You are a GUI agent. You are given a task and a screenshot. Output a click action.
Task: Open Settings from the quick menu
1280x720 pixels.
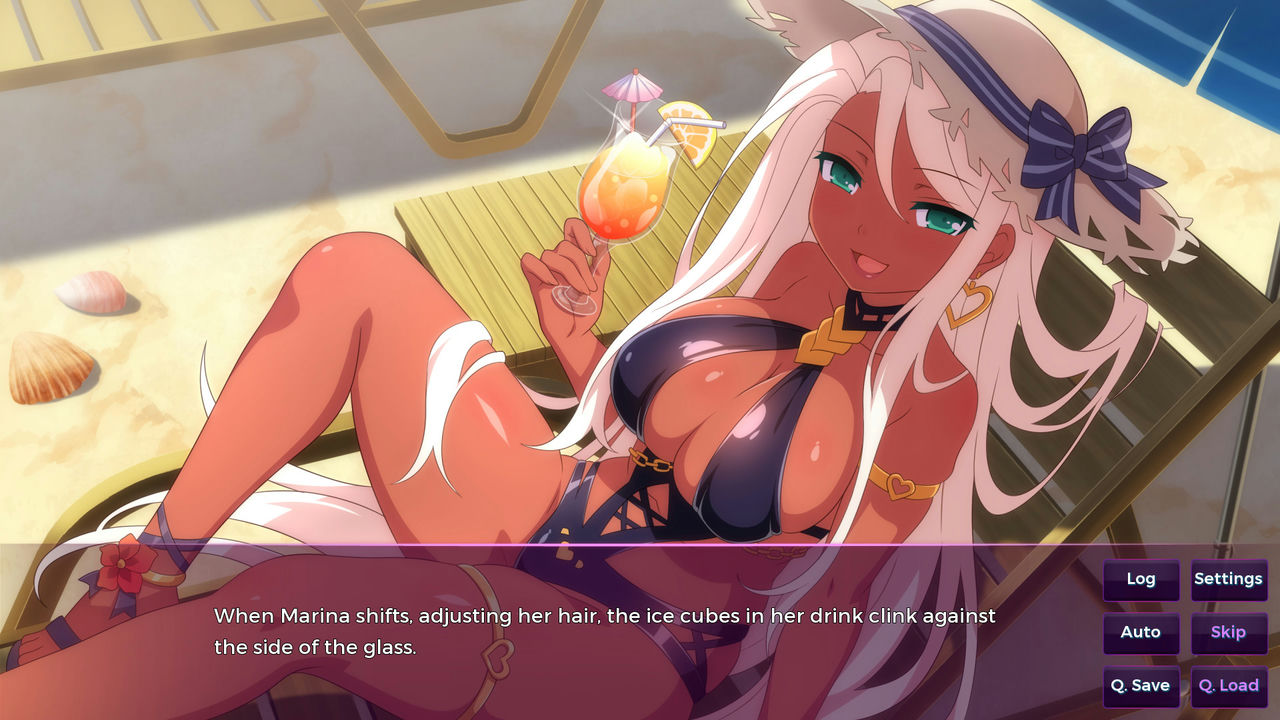point(1229,579)
